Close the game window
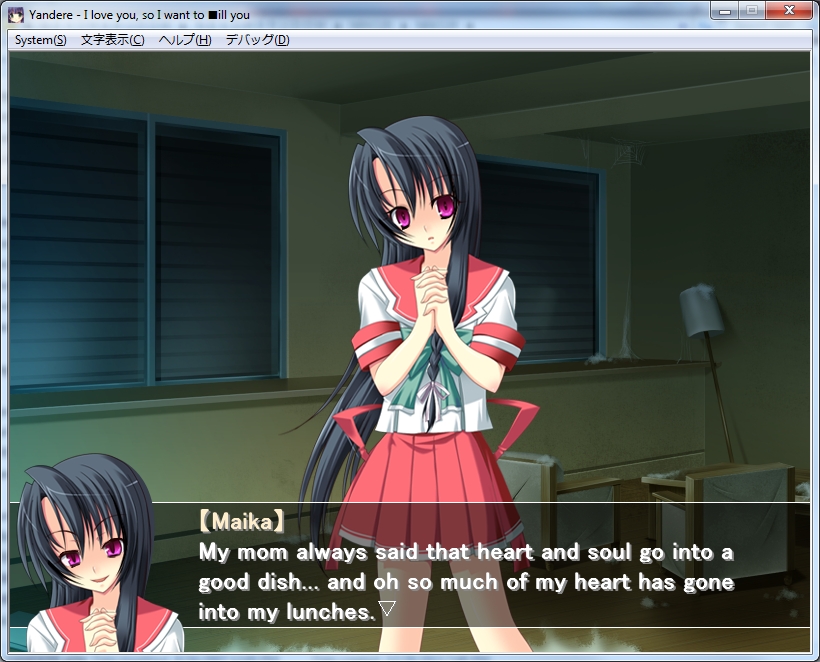 pyautogui.click(x=789, y=10)
